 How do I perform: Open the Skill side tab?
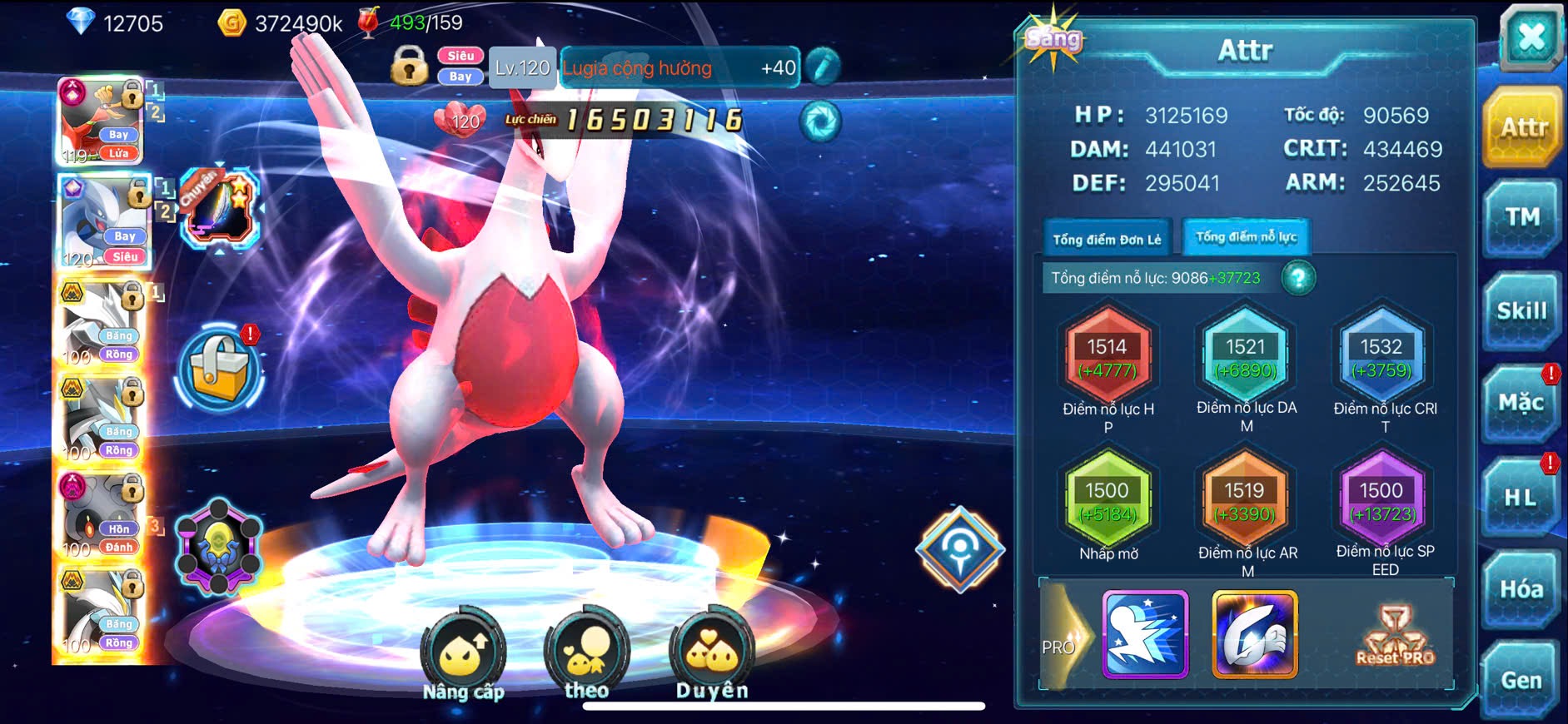[1521, 311]
